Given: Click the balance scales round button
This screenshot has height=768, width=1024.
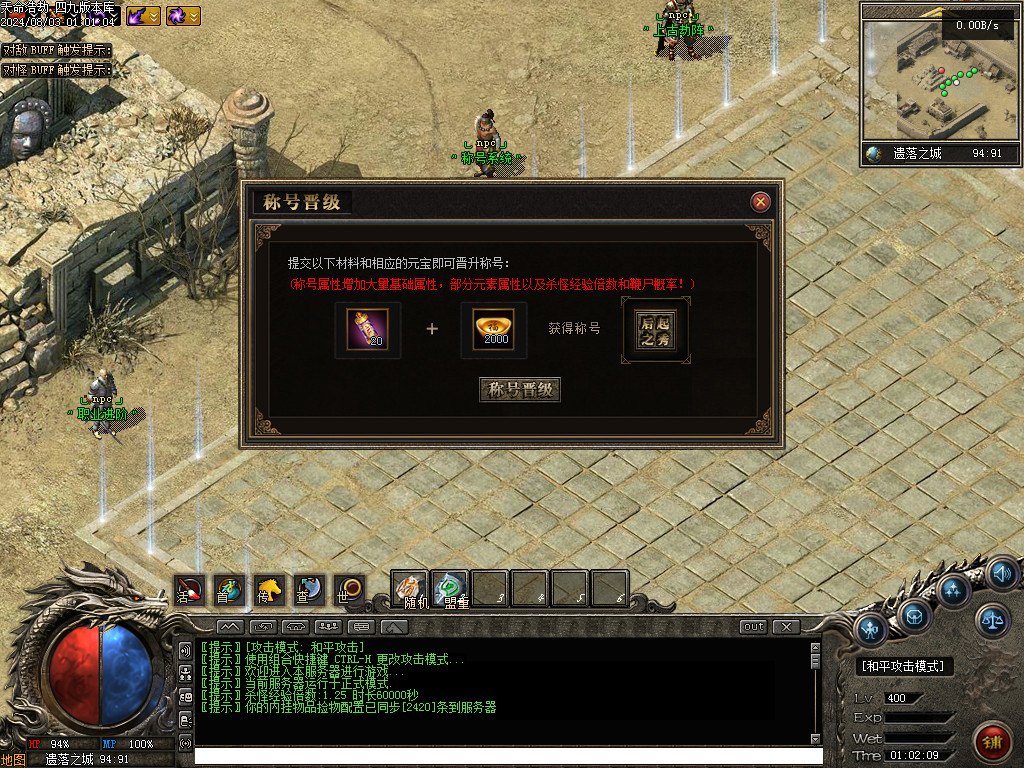Looking at the screenshot, I should [x=992, y=621].
